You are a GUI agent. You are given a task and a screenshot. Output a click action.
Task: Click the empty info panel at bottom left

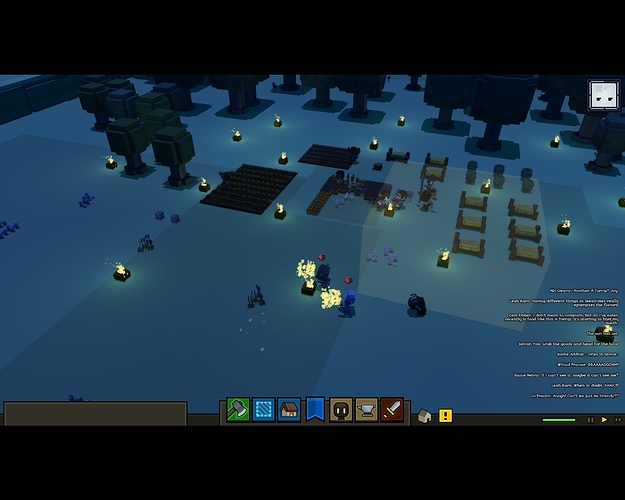(x=95, y=414)
